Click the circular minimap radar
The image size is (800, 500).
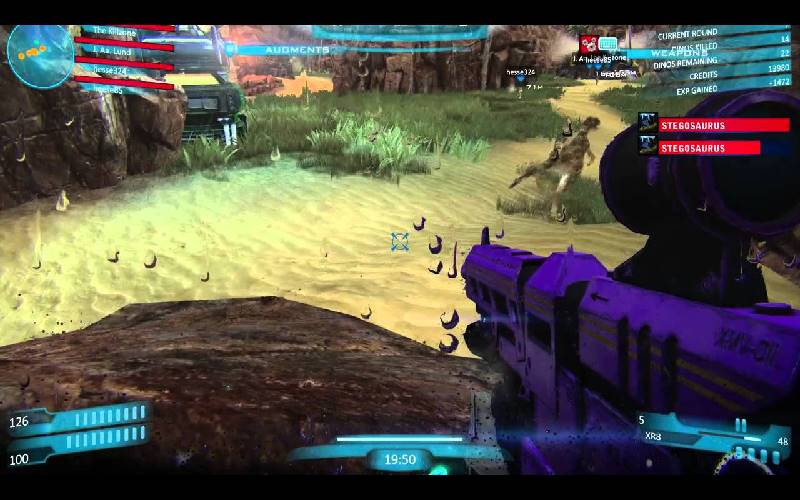pyautogui.click(x=40, y=55)
